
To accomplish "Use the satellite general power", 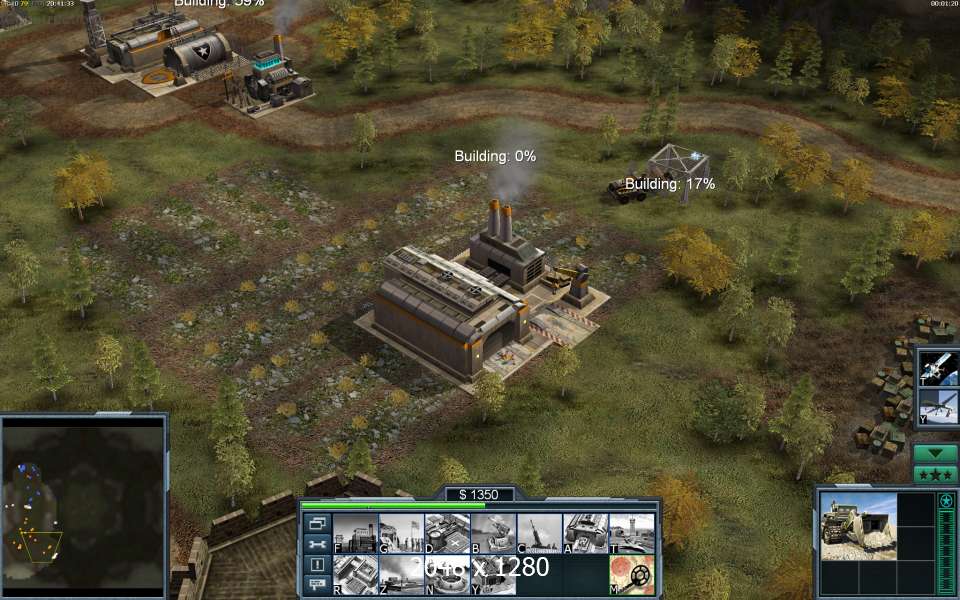I will [939, 367].
